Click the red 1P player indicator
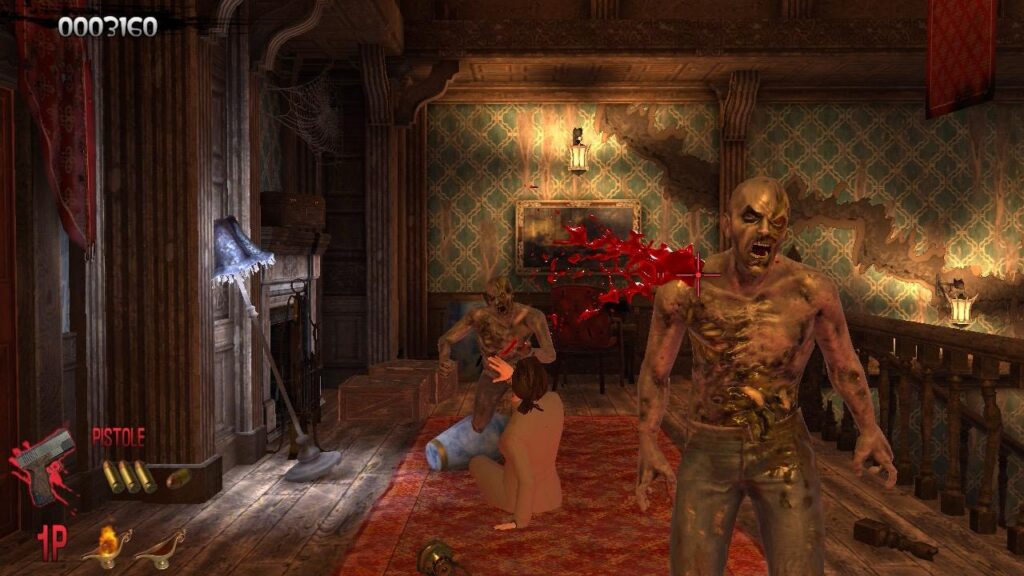This screenshot has width=1024, height=576. [x=52, y=544]
